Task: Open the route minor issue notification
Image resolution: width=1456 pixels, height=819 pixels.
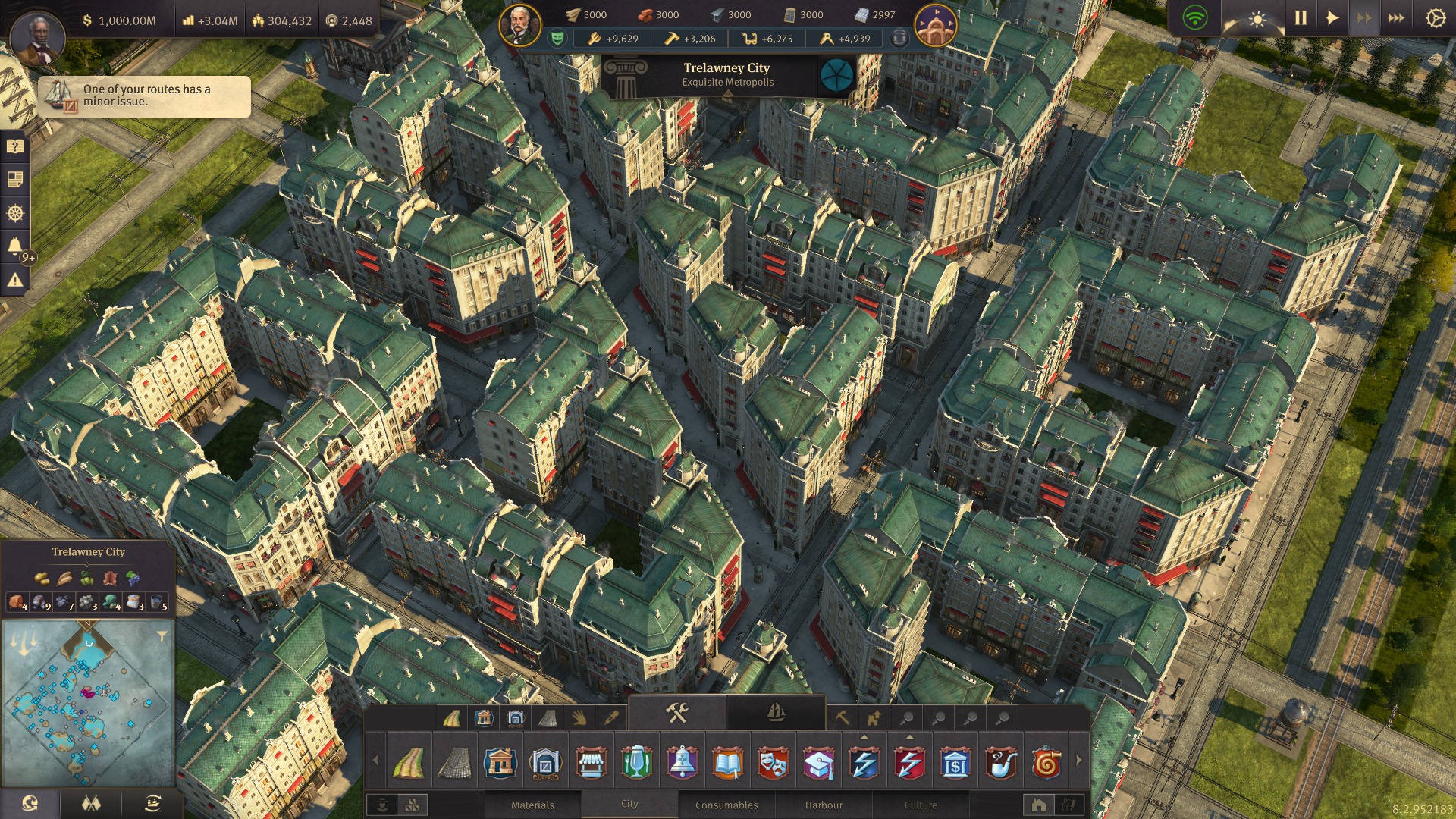Action: pos(144,97)
